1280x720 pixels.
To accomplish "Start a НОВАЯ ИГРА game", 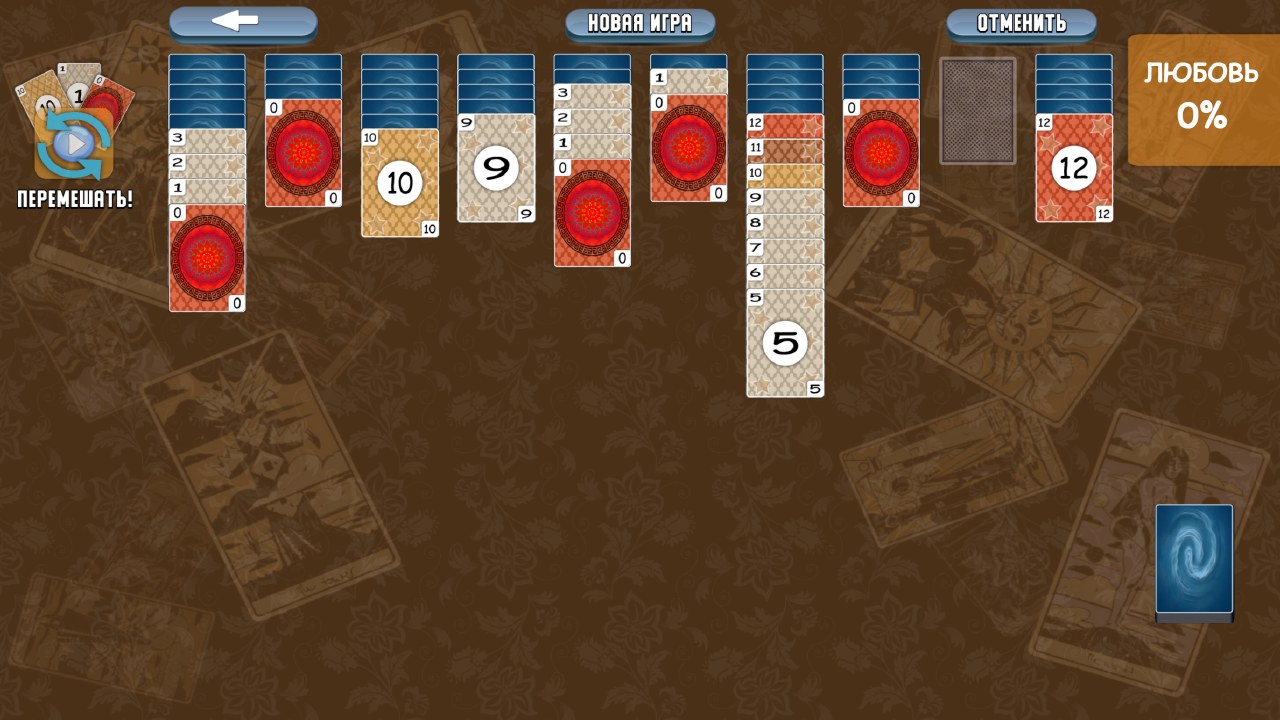I will [638, 24].
